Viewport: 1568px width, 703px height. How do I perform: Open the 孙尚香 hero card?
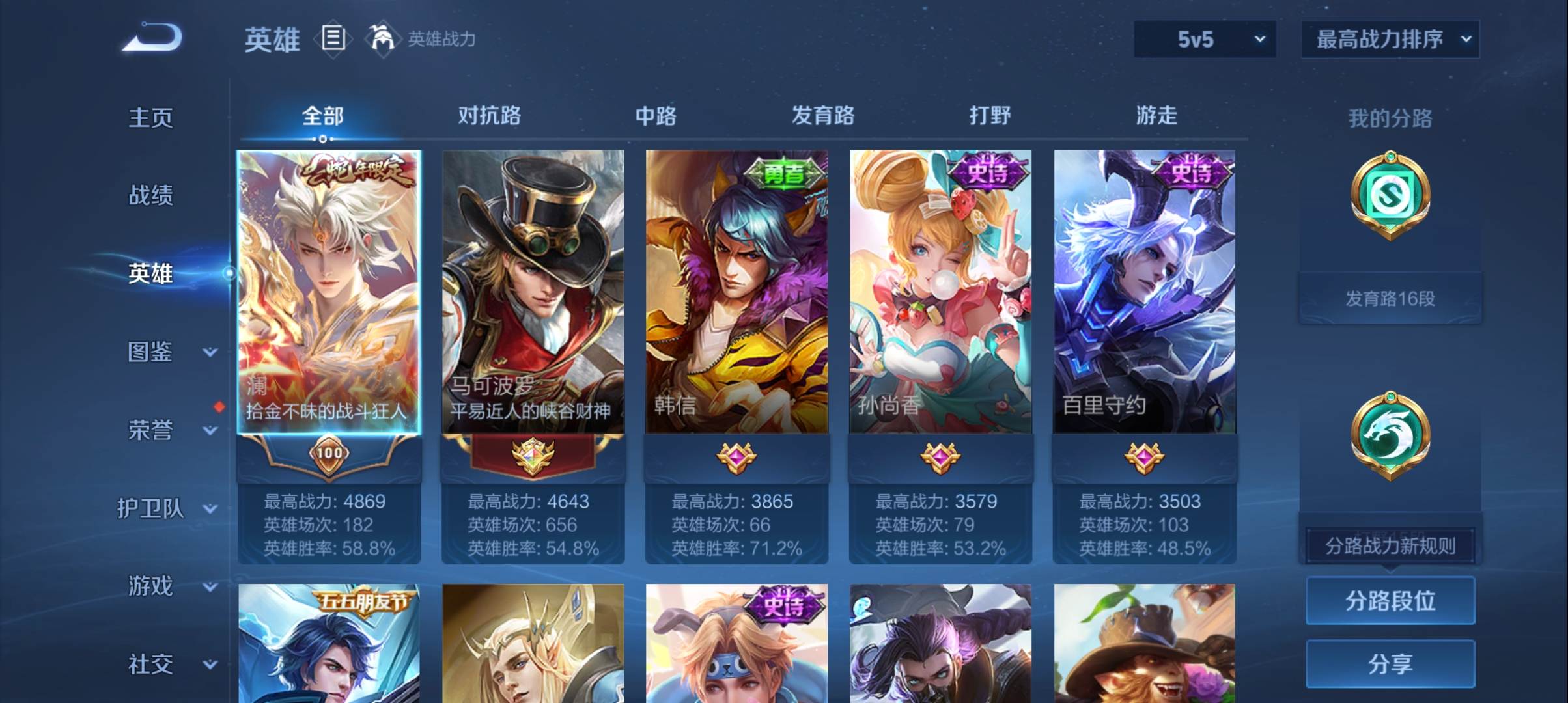point(940,293)
